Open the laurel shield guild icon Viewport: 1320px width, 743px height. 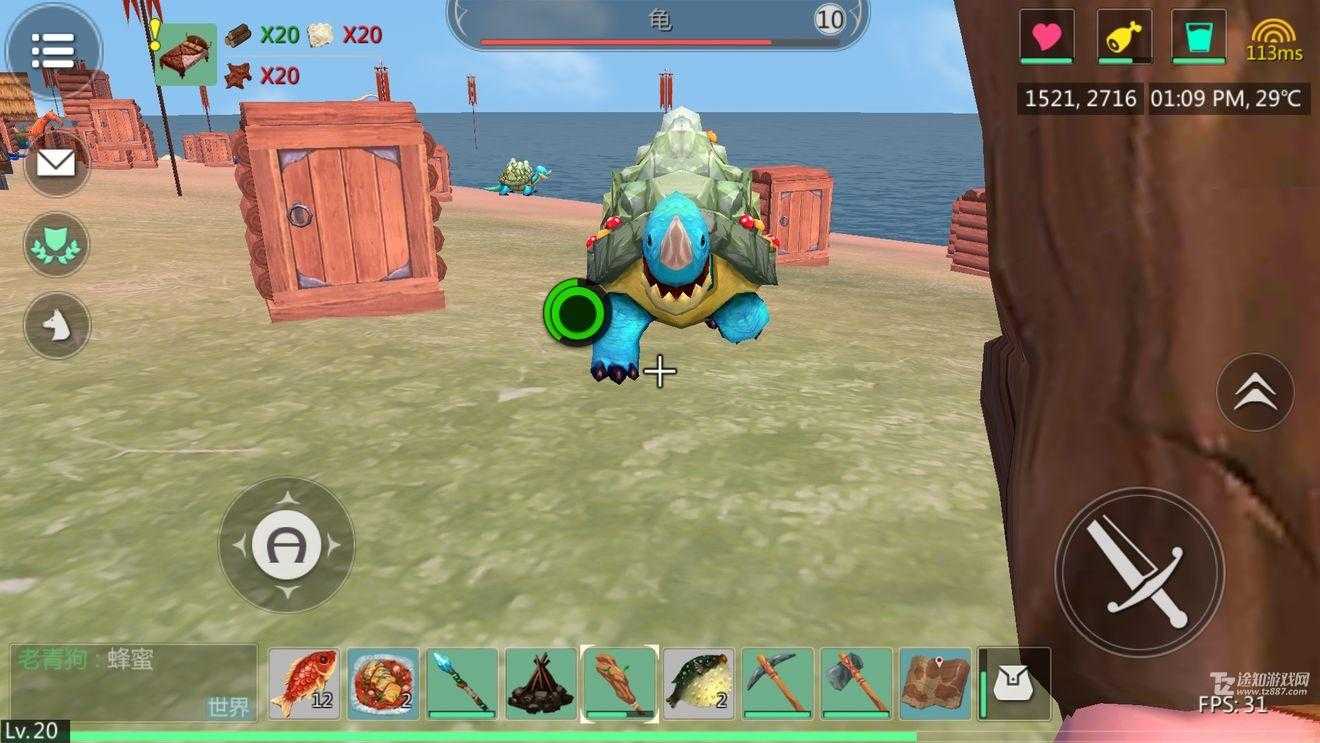click(56, 245)
